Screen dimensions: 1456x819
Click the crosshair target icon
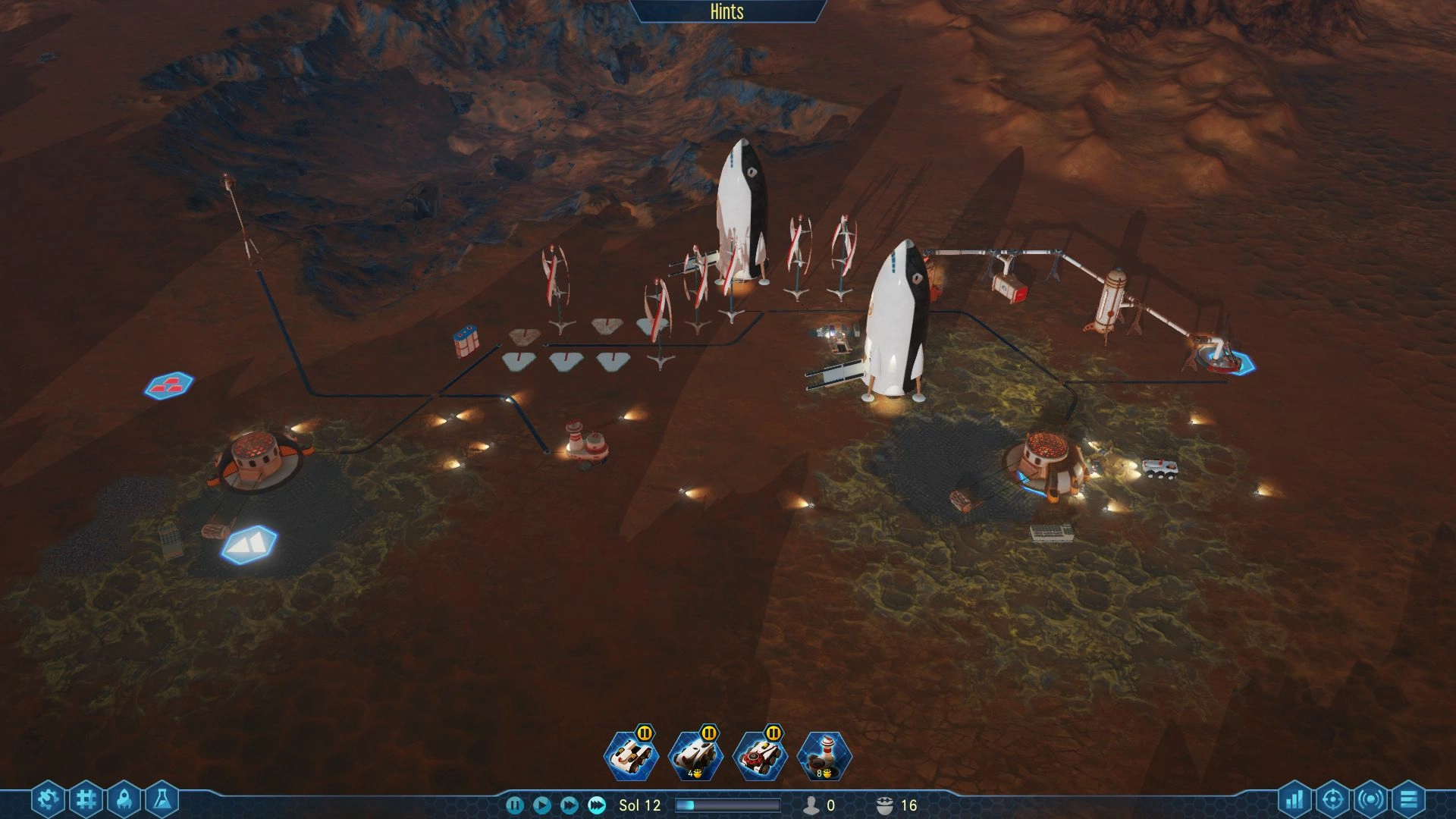(1332, 799)
